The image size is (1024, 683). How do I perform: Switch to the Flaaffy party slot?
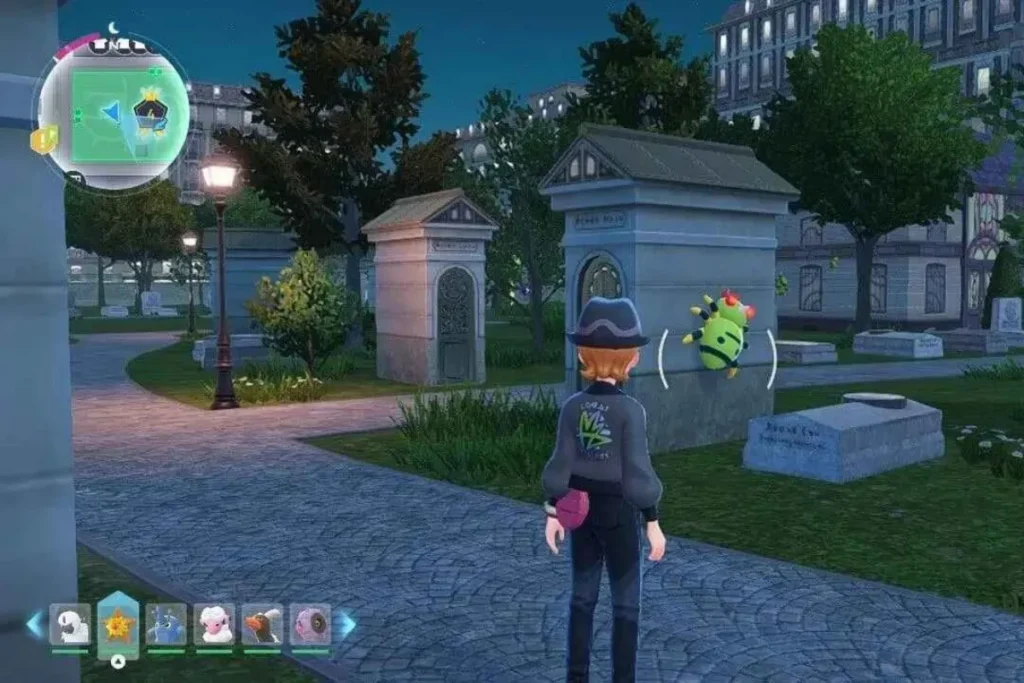(x=214, y=624)
